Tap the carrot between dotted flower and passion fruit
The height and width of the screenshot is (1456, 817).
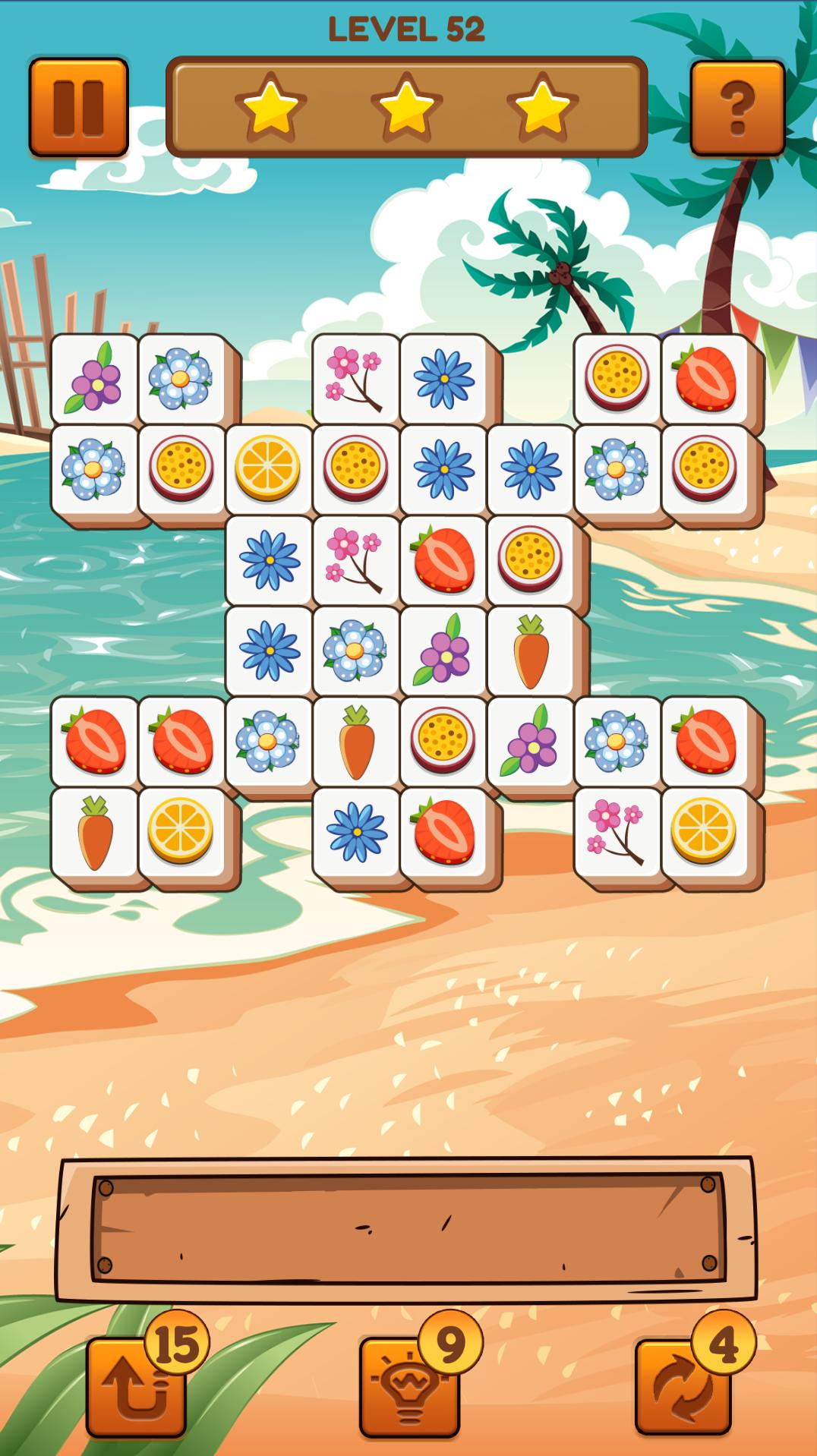(355, 740)
